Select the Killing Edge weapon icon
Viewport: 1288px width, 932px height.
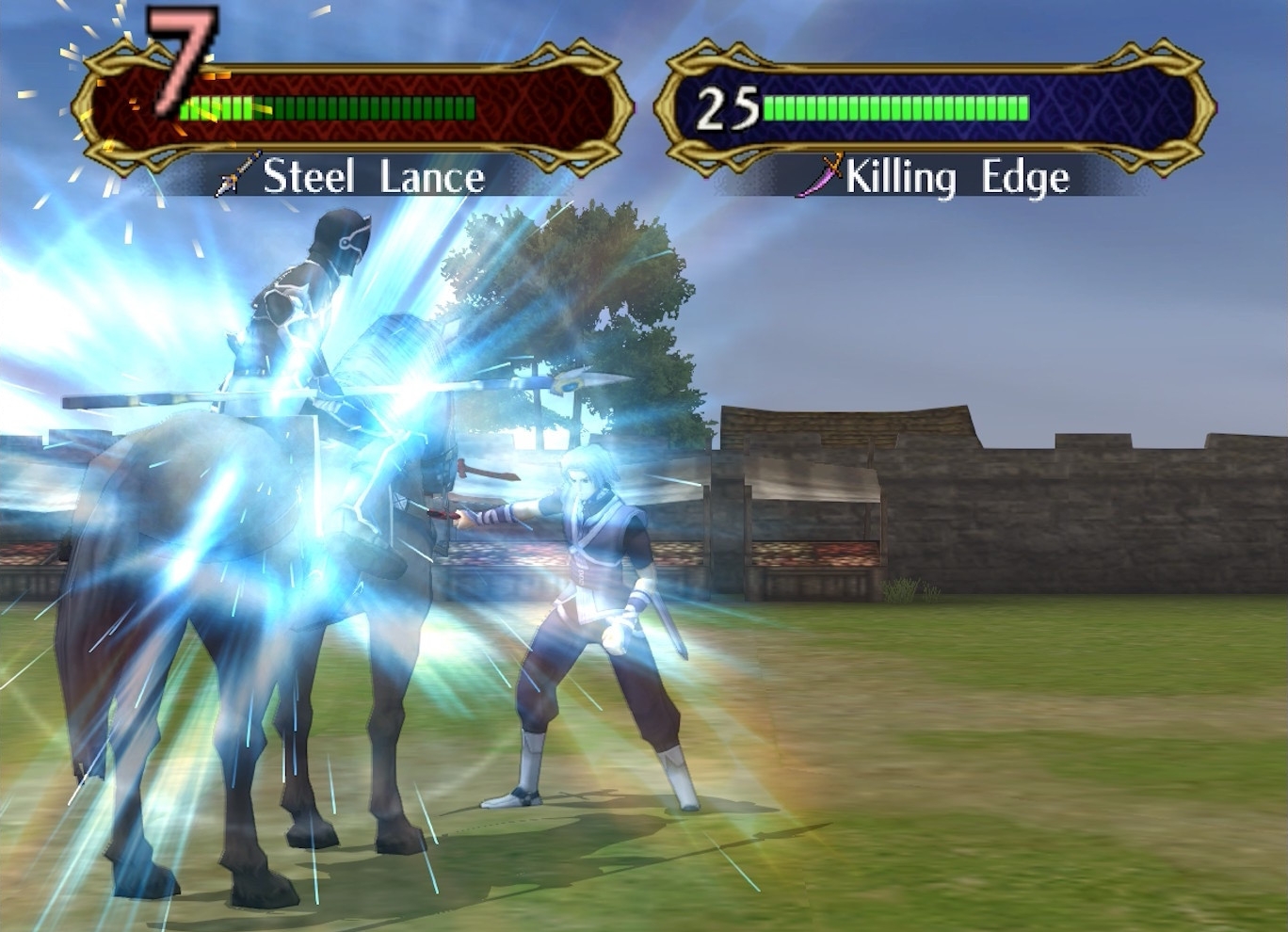coord(821,176)
